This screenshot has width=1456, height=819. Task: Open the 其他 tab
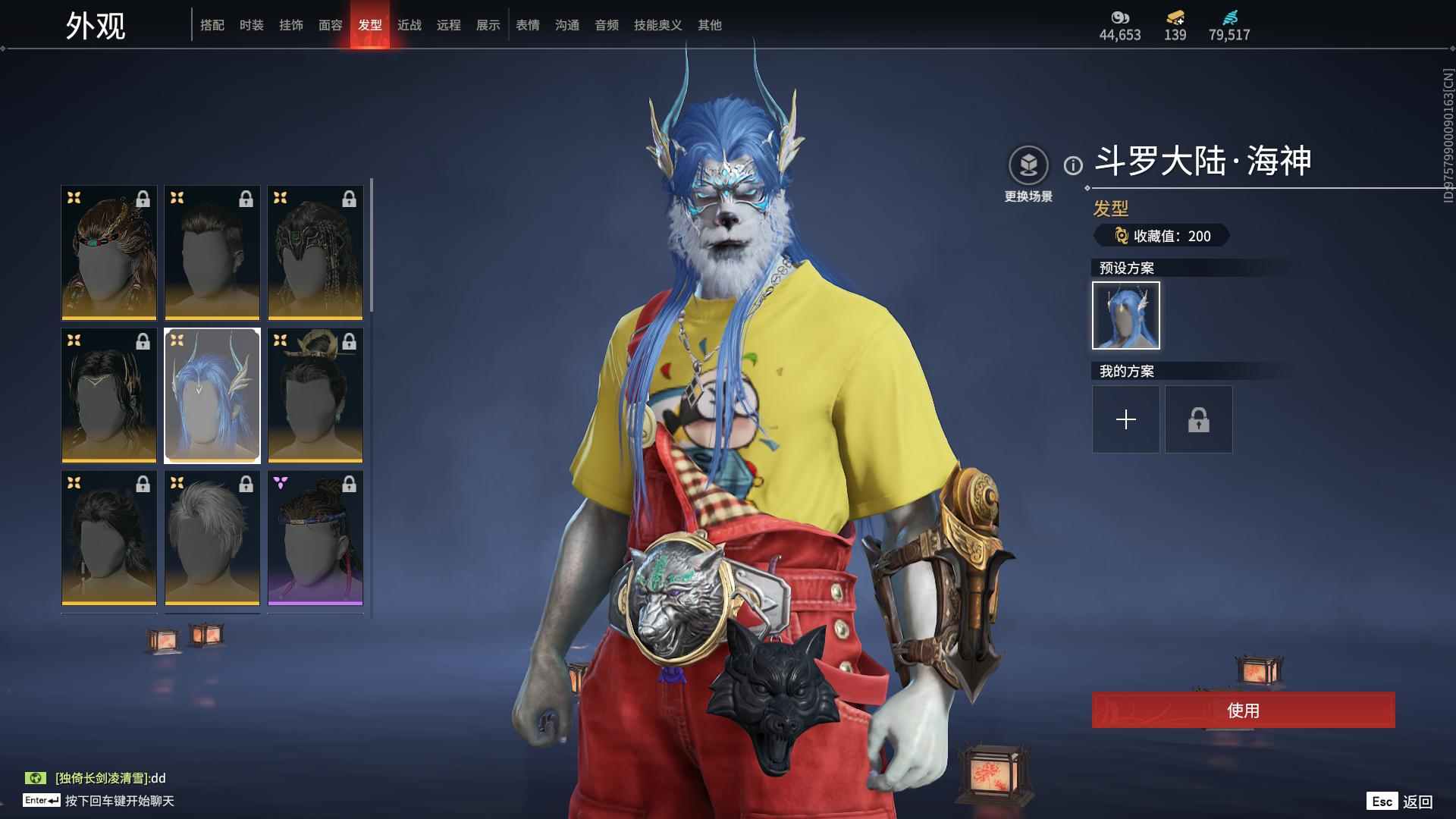[x=710, y=25]
